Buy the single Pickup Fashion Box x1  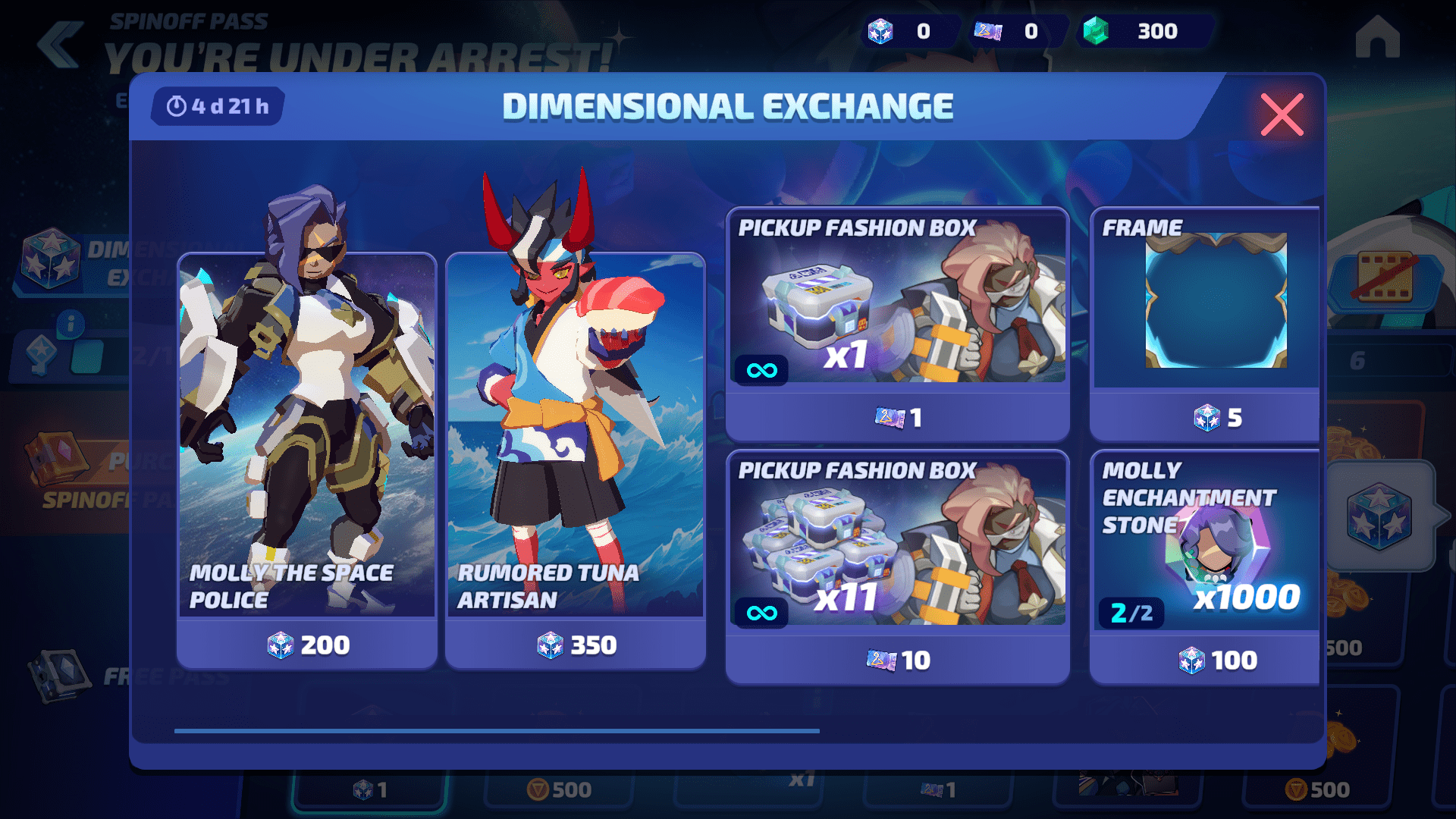pos(897,325)
